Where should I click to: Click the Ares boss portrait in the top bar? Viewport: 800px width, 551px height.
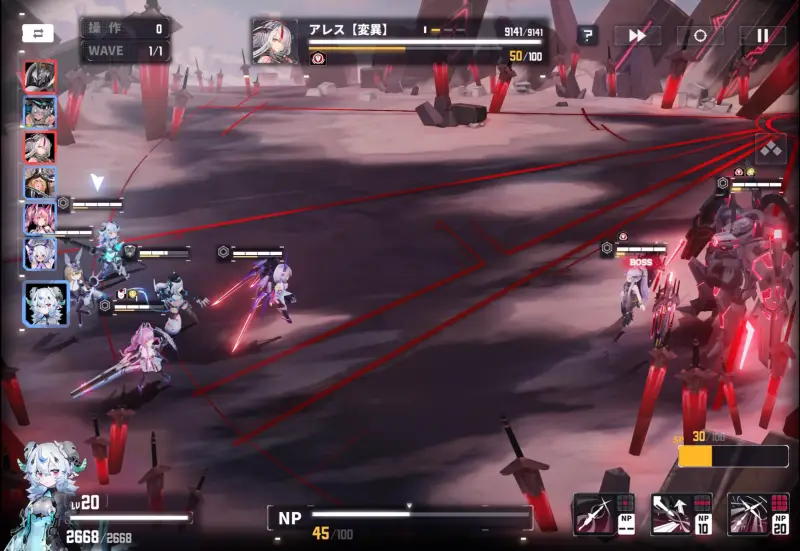(x=274, y=41)
